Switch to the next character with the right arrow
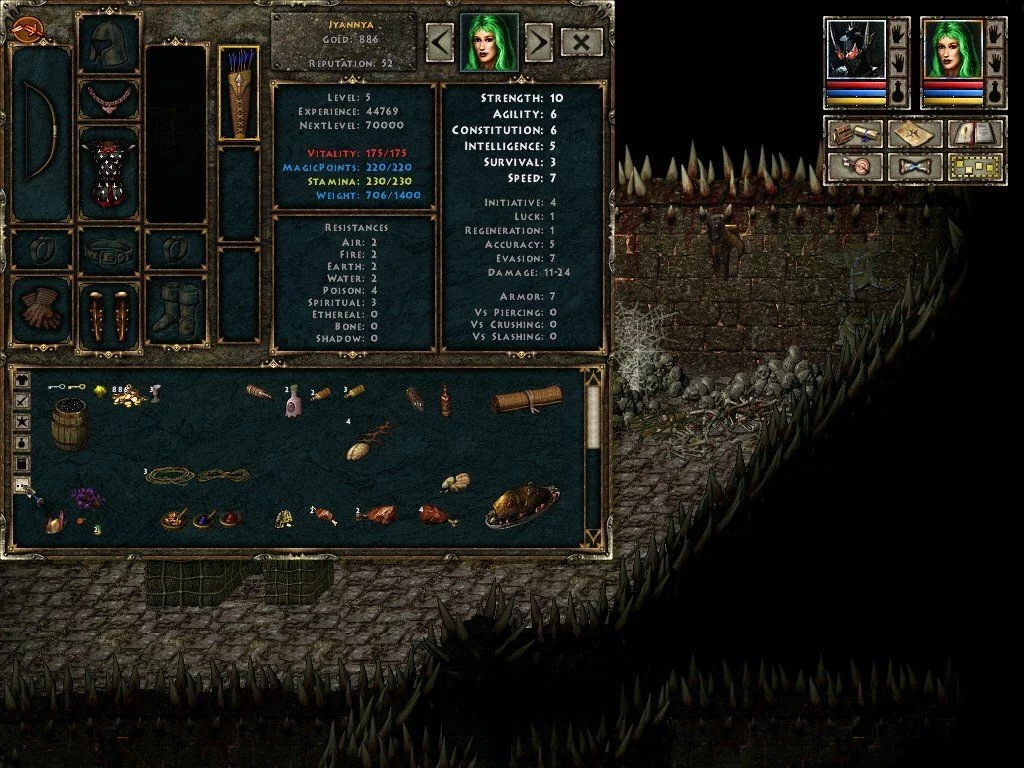This screenshot has height=768, width=1024. click(x=538, y=42)
